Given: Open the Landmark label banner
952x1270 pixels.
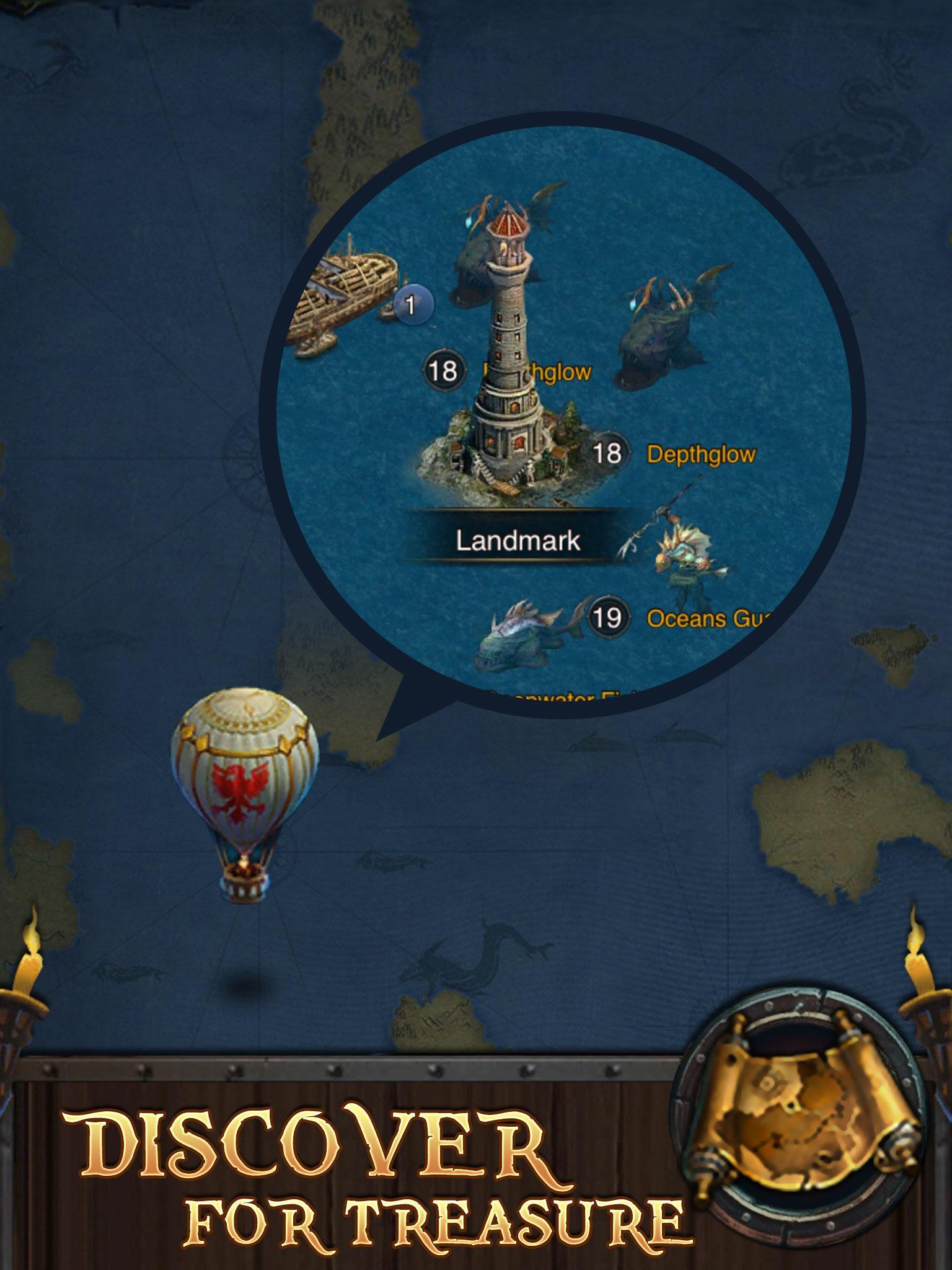Looking at the screenshot, I should pyautogui.click(x=518, y=541).
